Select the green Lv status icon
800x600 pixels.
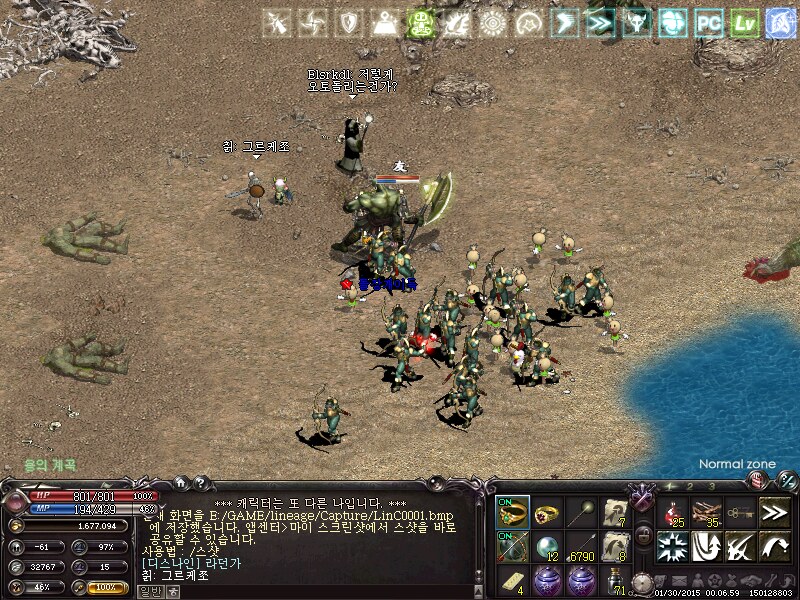[744, 22]
